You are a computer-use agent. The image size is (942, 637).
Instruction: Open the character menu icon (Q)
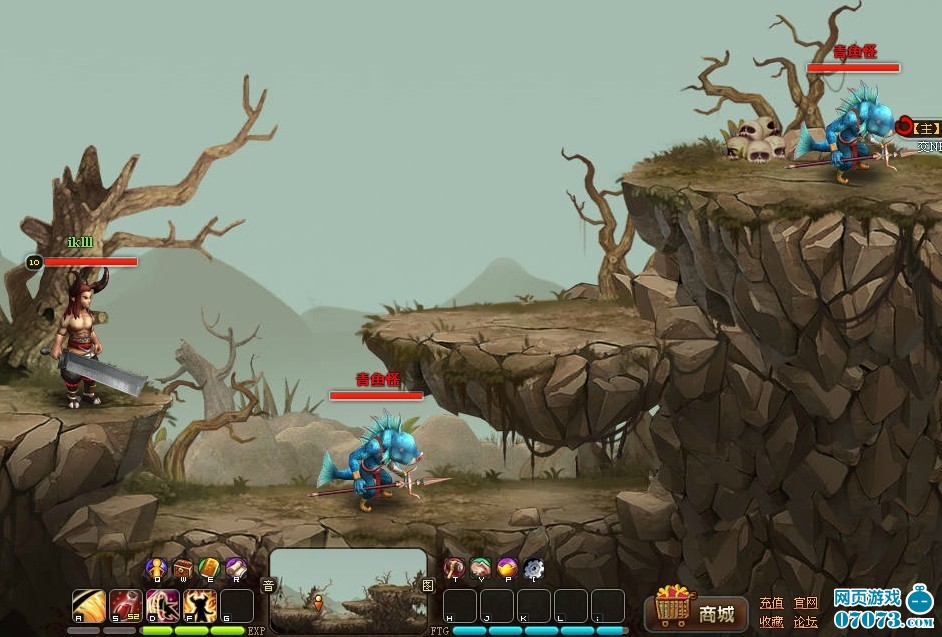click(x=156, y=569)
